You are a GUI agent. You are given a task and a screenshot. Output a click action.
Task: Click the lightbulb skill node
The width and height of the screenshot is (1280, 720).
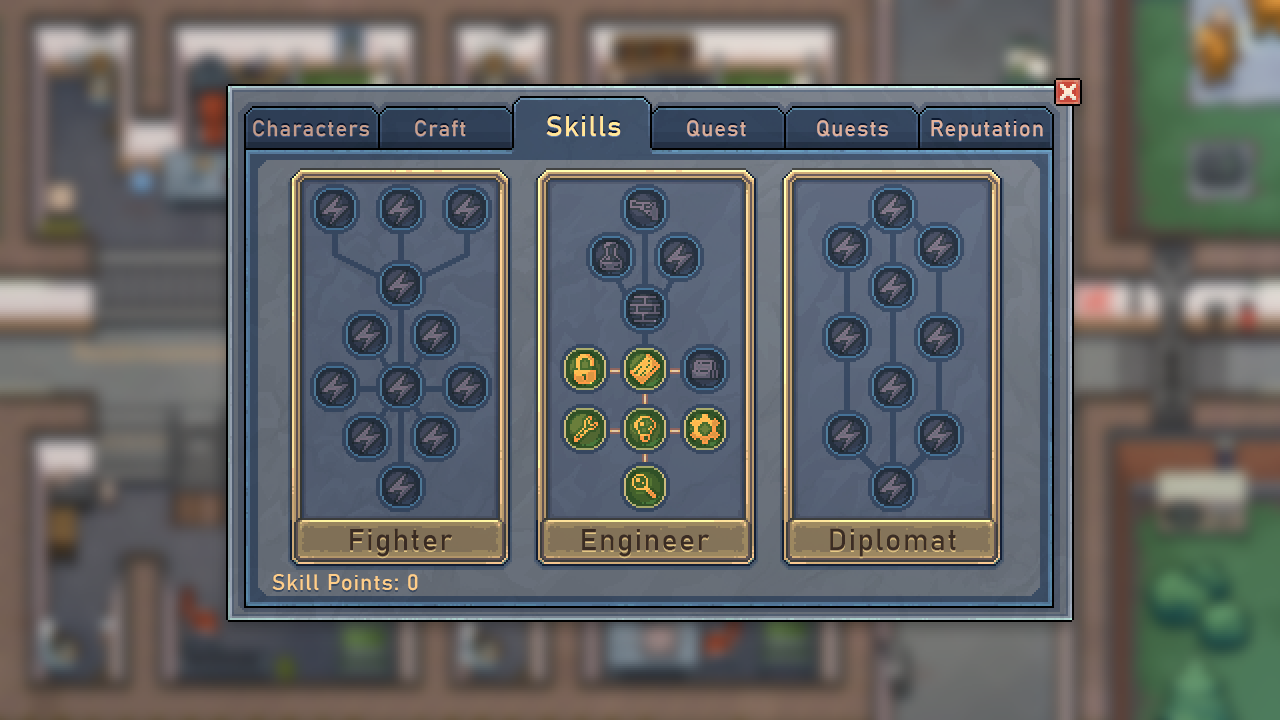pos(645,428)
